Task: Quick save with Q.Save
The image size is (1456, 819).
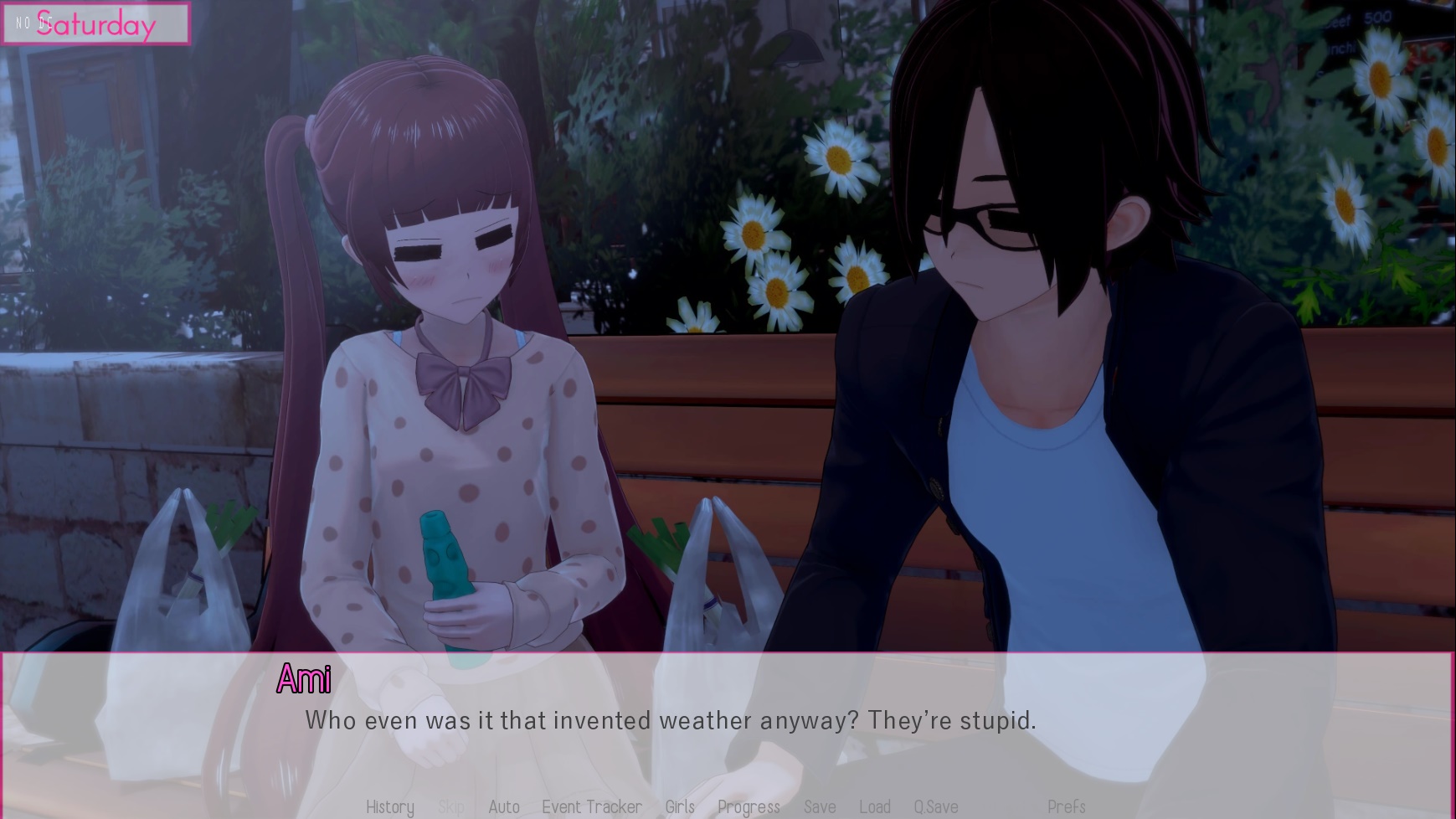Action: (x=936, y=806)
